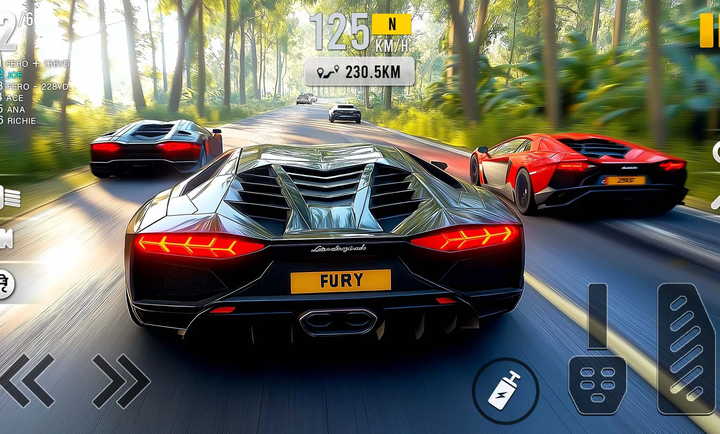
Task: Tap the yellow N gear indicator
Action: point(391,24)
